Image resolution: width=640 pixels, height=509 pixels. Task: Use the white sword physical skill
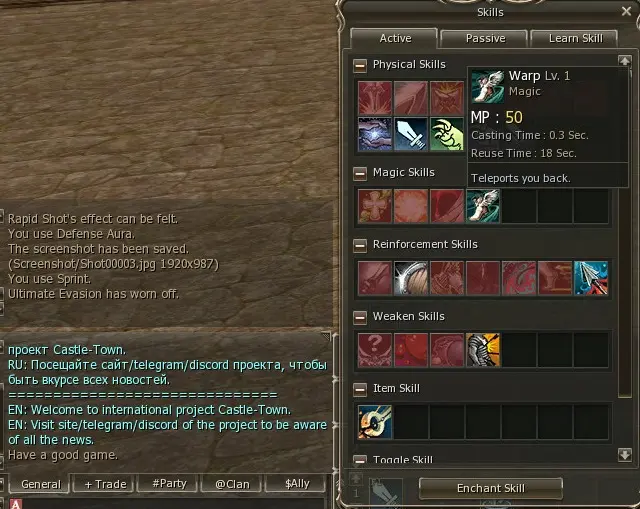tap(411, 134)
